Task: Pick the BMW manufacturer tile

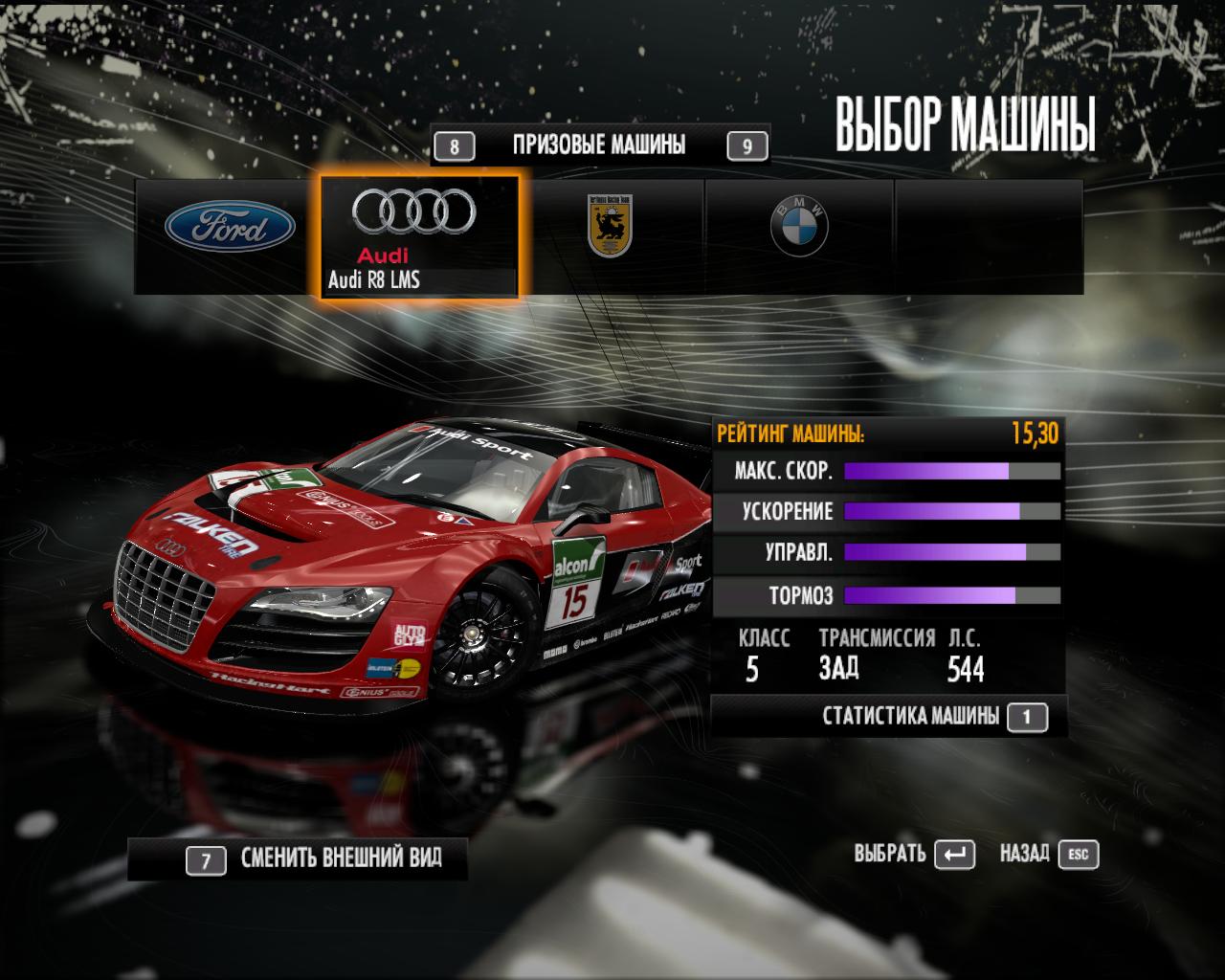Action: (x=799, y=229)
